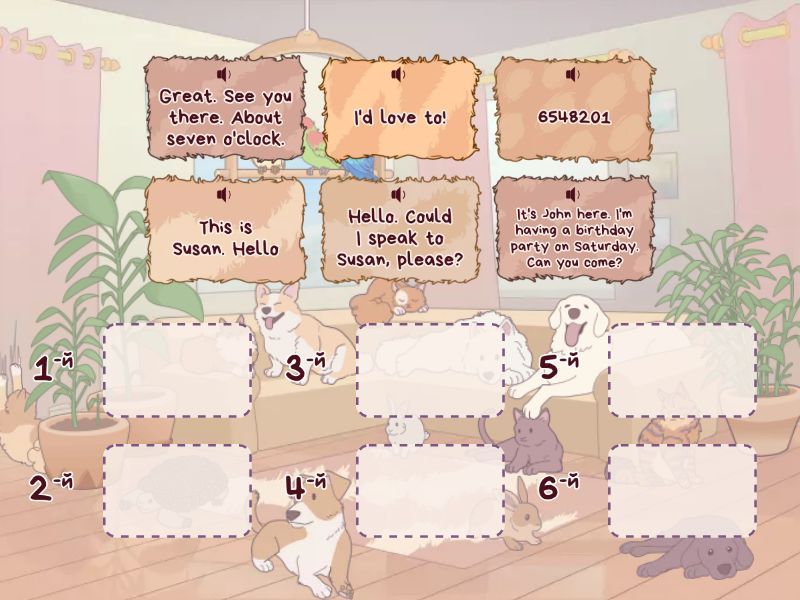Click the drop slot labeled 6-й
This screenshot has height=600, width=800.
pos(682,491)
